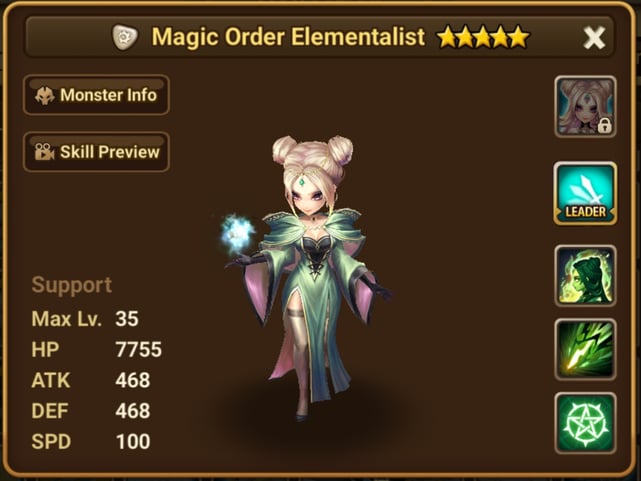Close the Magic Order Elementalist window
The width and height of the screenshot is (641, 481).
(x=594, y=38)
